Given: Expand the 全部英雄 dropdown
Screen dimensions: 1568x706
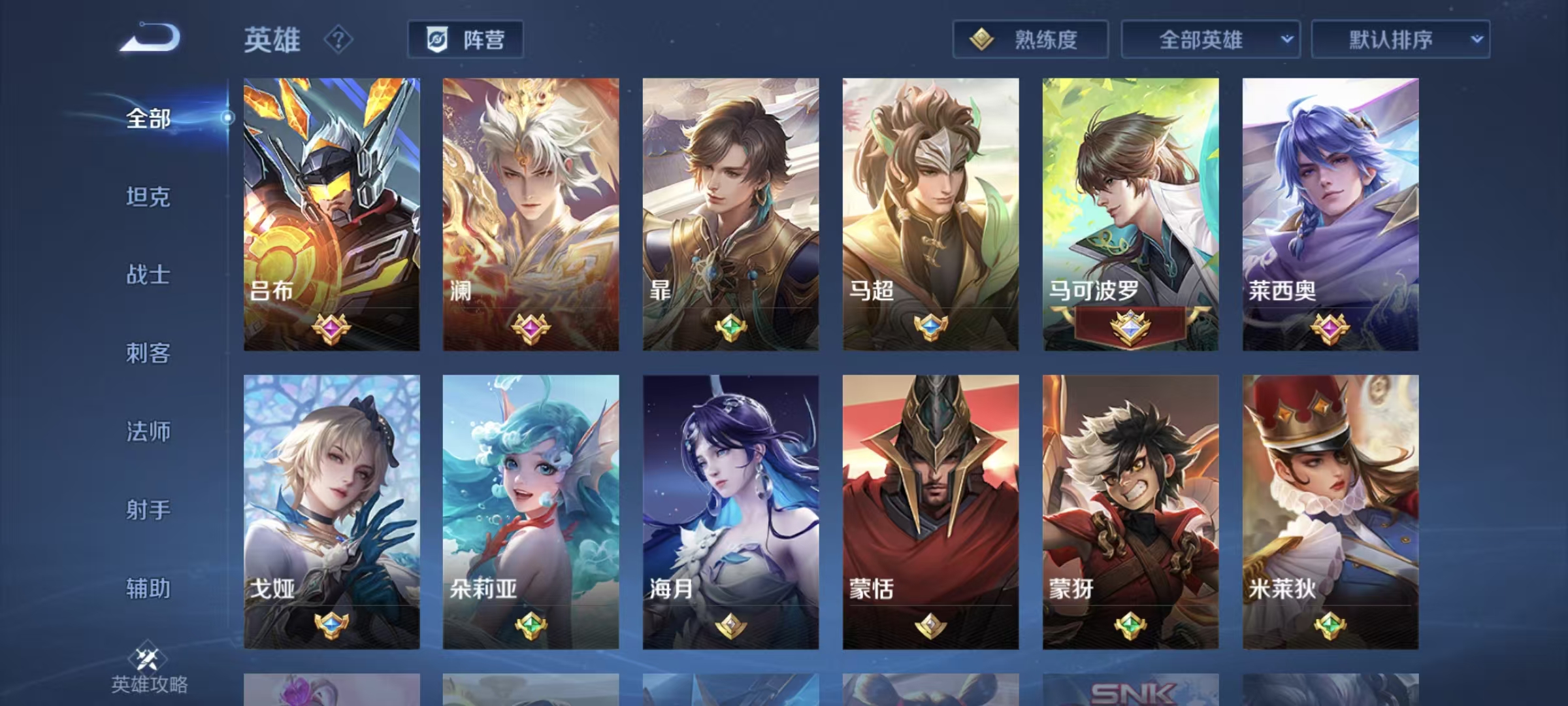Looking at the screenshot, I should [1210, 40].
